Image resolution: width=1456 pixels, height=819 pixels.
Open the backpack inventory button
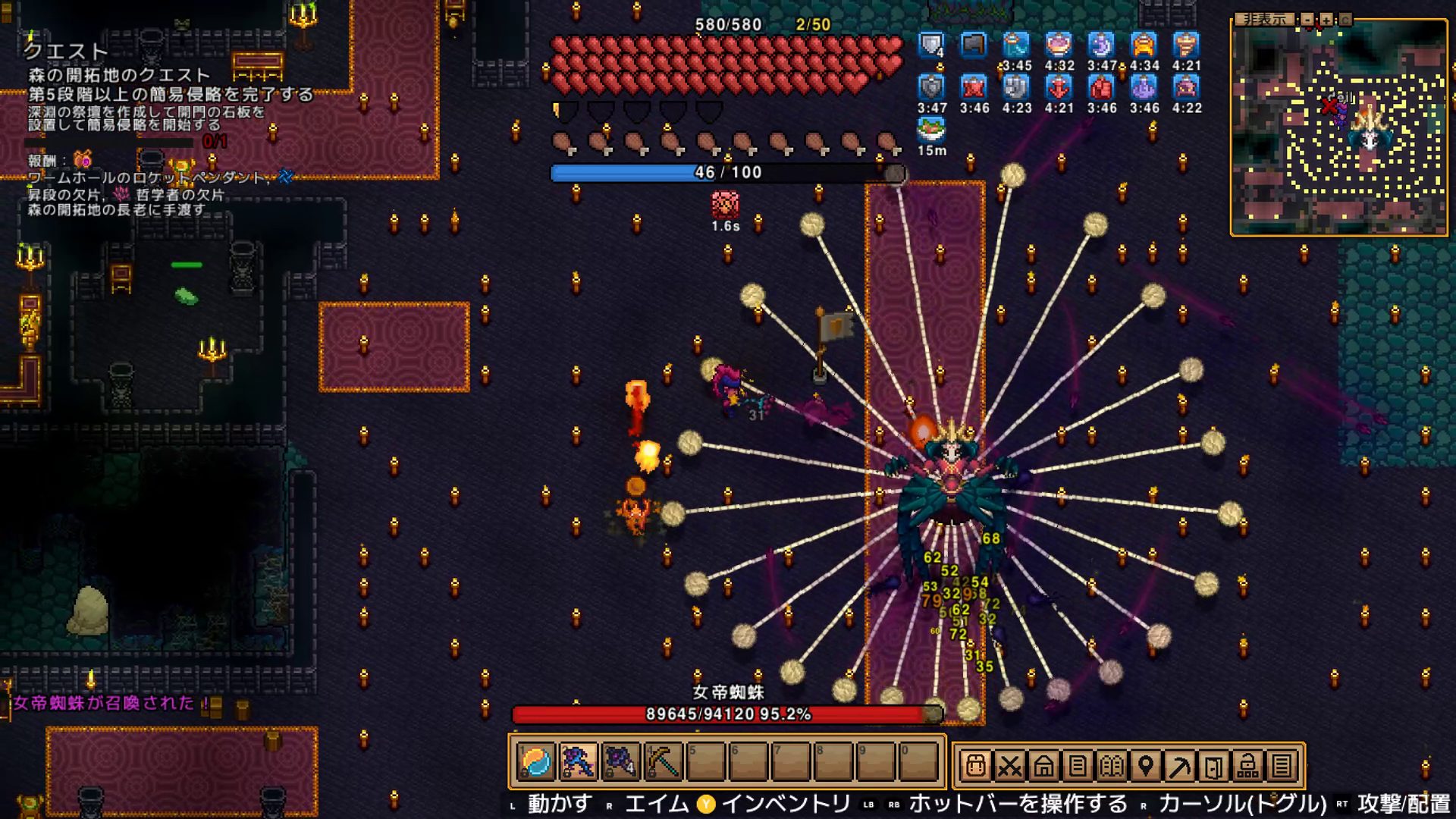[x=975, y=766]
